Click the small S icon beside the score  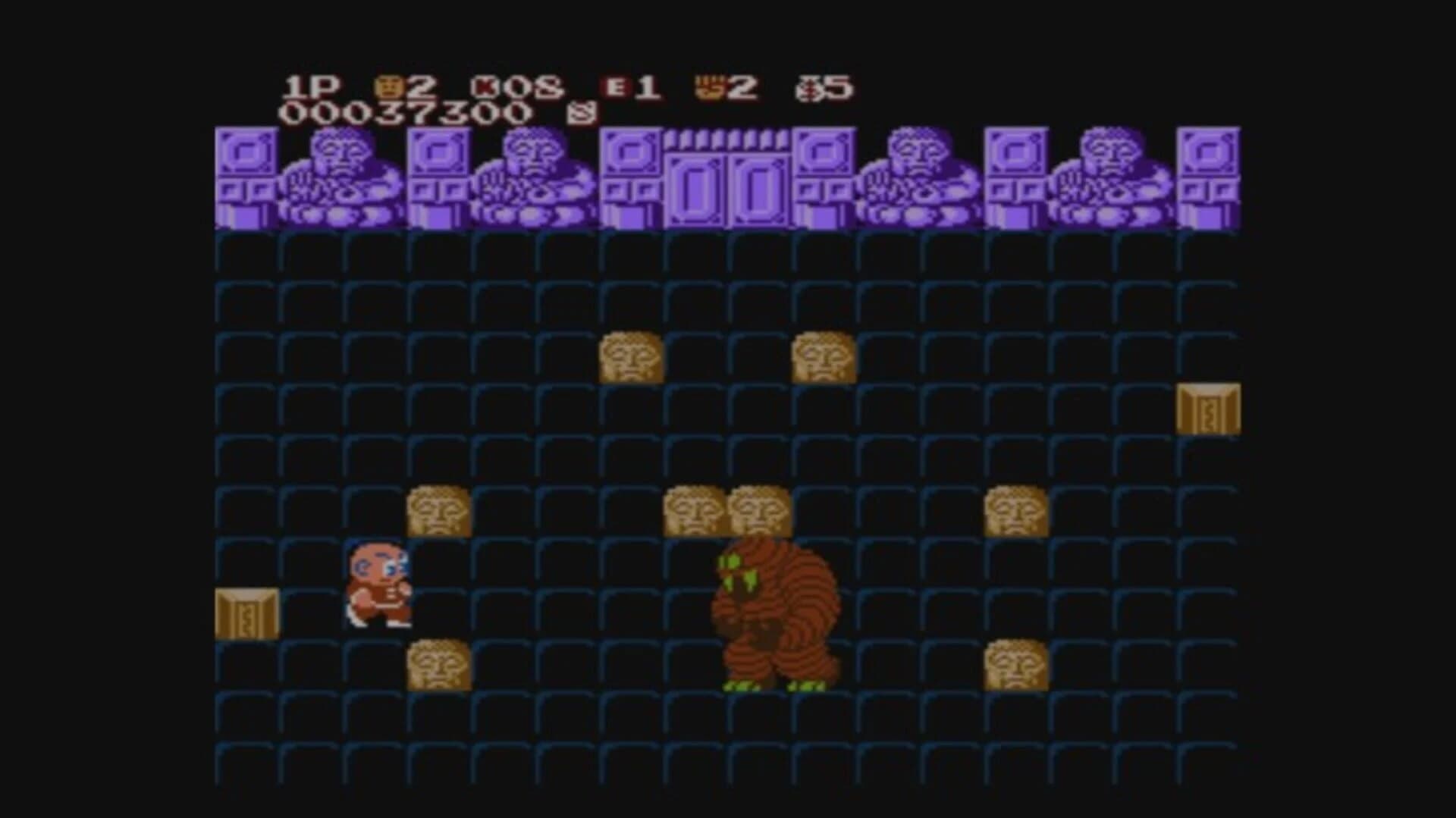click(x=579, y=114)
